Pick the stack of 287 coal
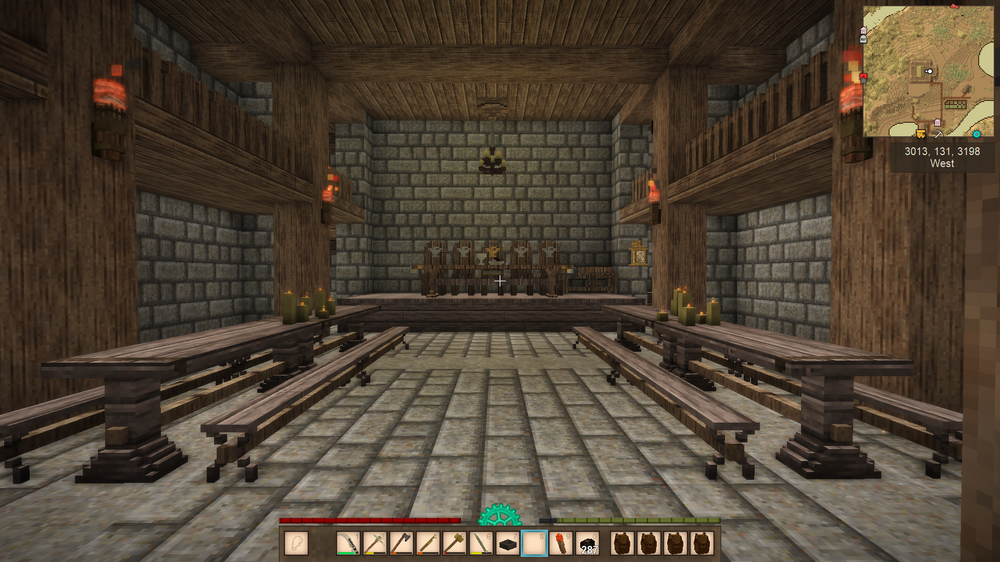1000x562 pixels. tap(587, 543)
